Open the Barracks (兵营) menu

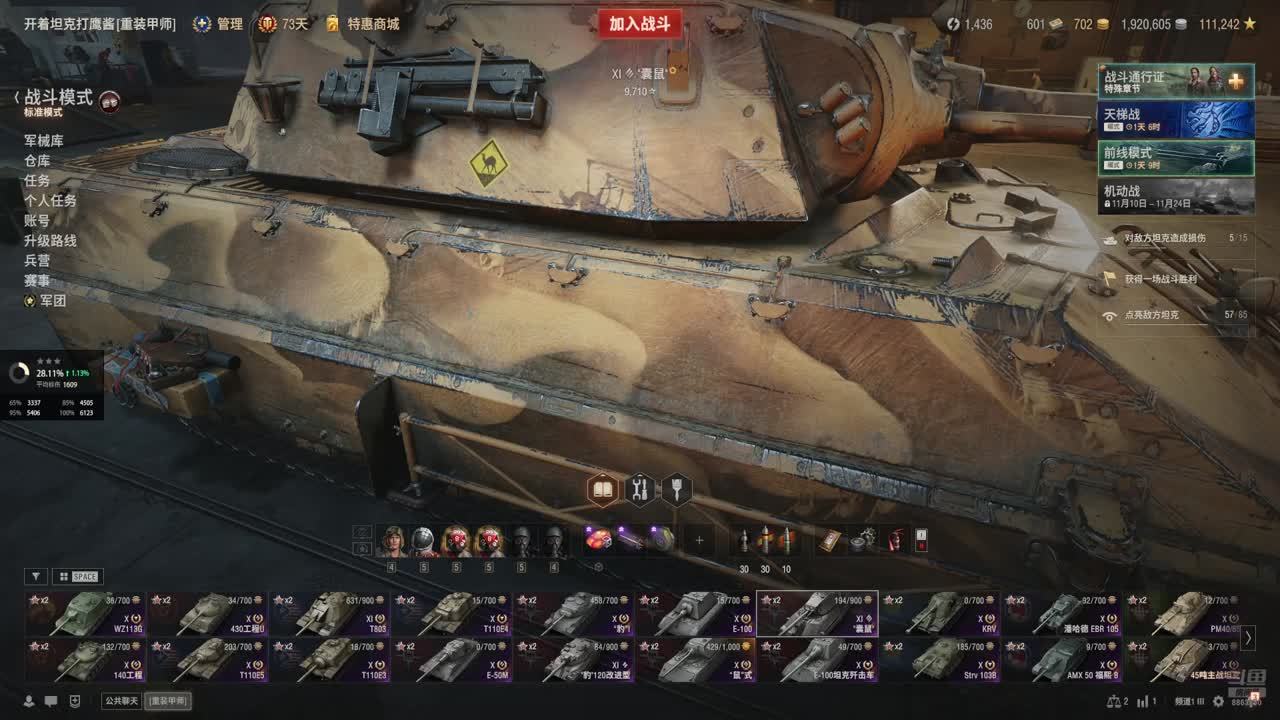coord(37,261)
